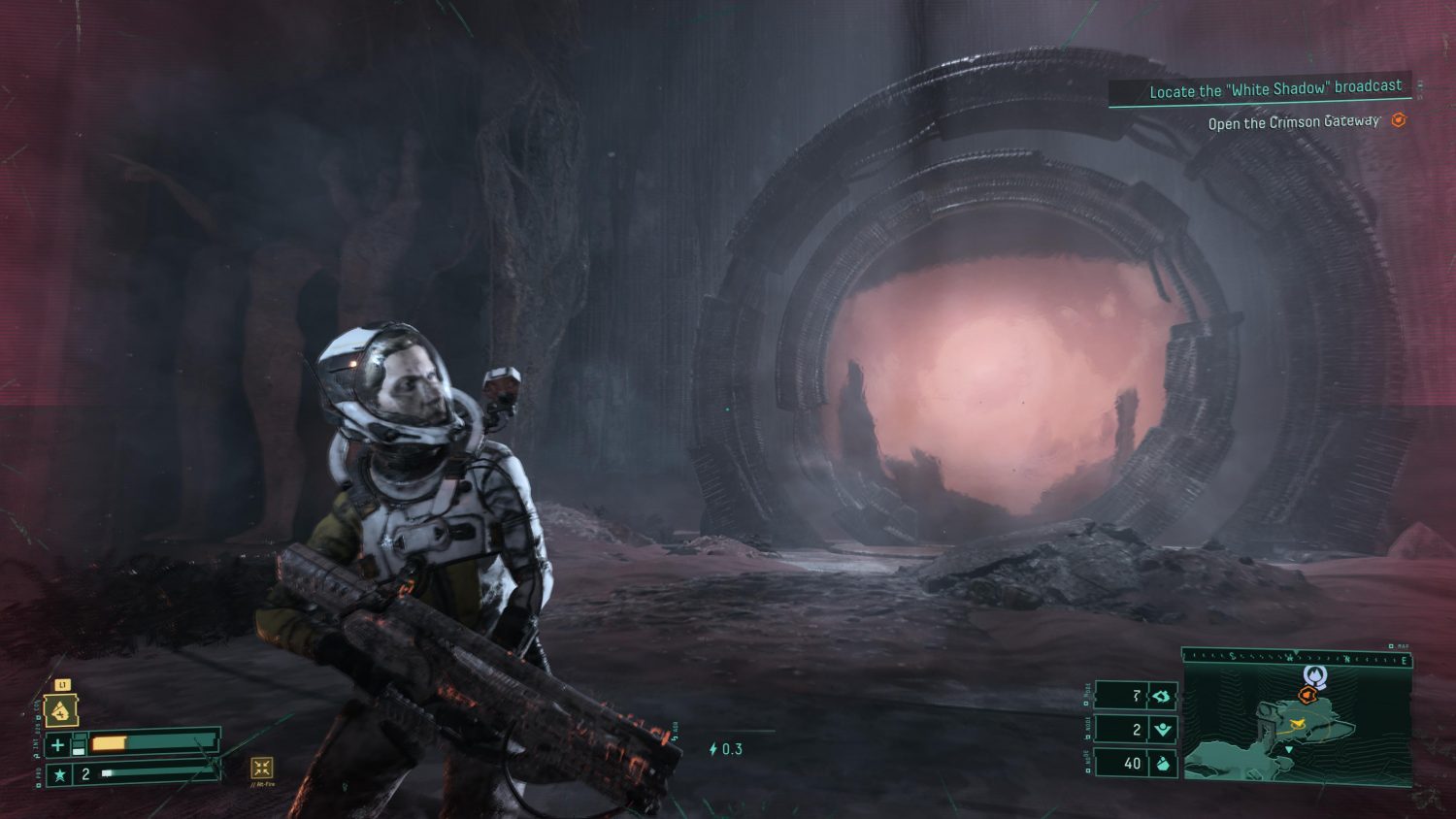This screenshot has height=819, width=1456.
Task: Click the weapon proficiency star icon
Action: pyautogui.click(x=59, y=774)
